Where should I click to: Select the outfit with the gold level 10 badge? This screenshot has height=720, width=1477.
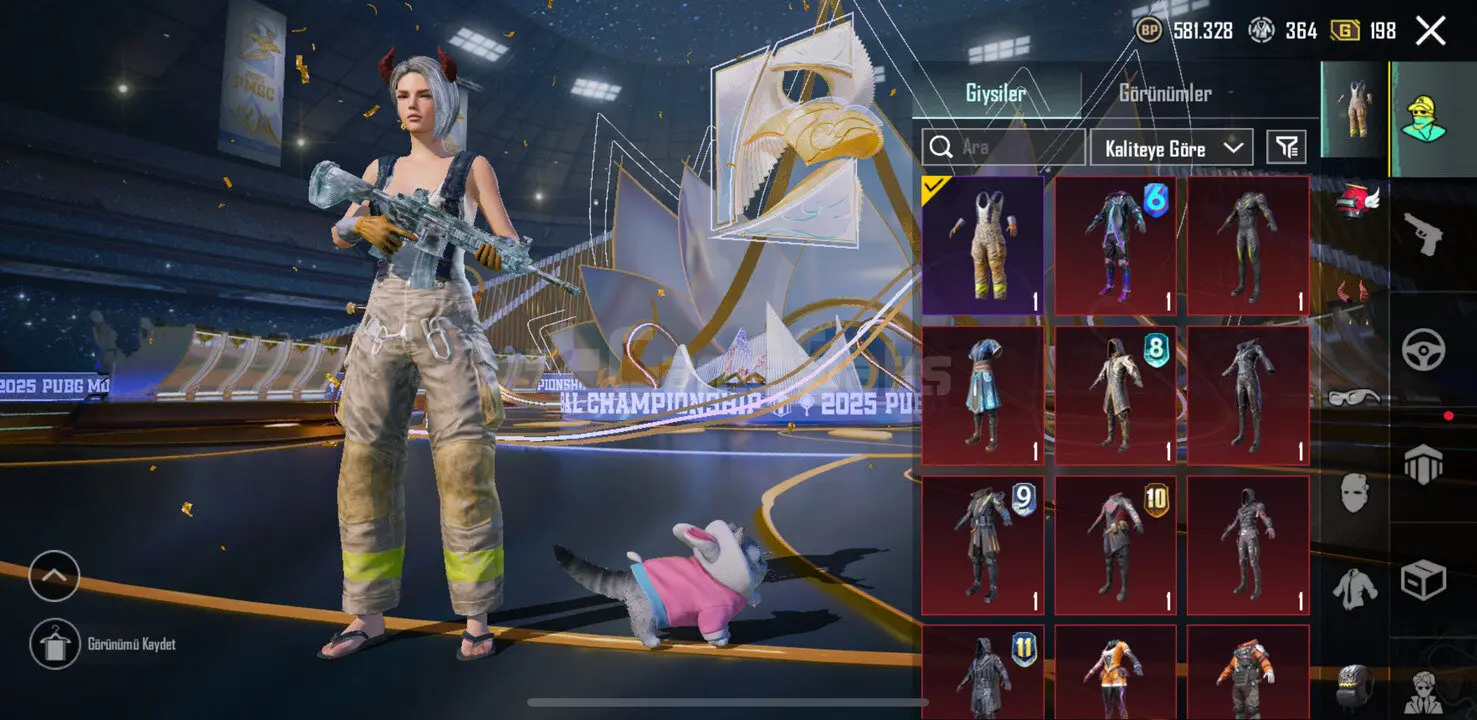(1115, 545)
